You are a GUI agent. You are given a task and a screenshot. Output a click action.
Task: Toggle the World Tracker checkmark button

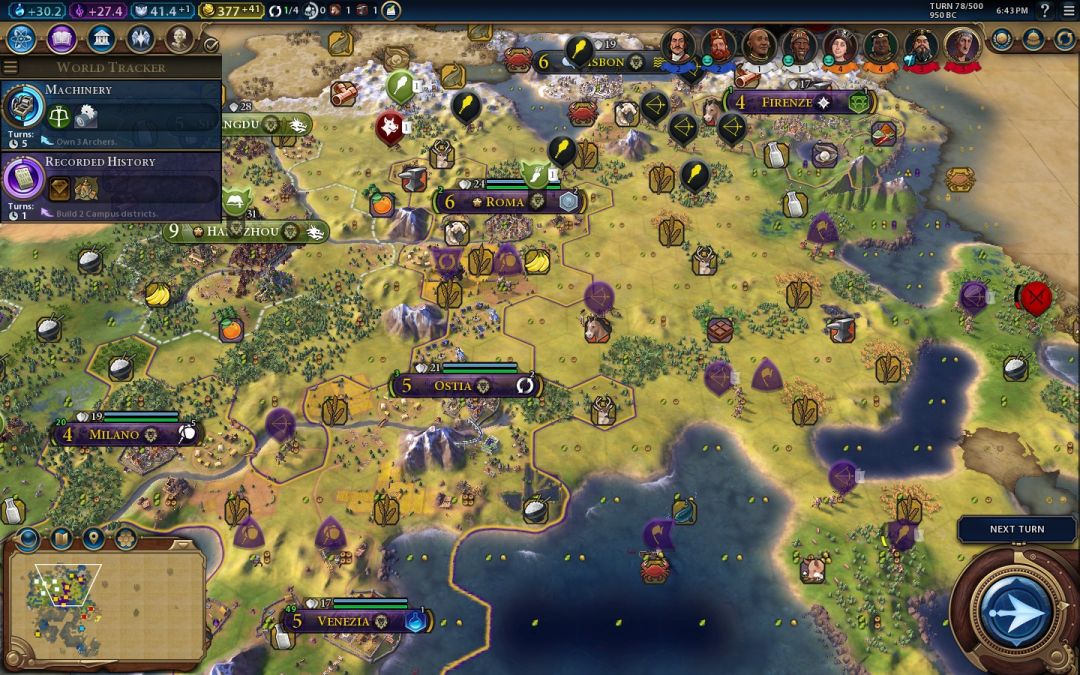(211, 45)
